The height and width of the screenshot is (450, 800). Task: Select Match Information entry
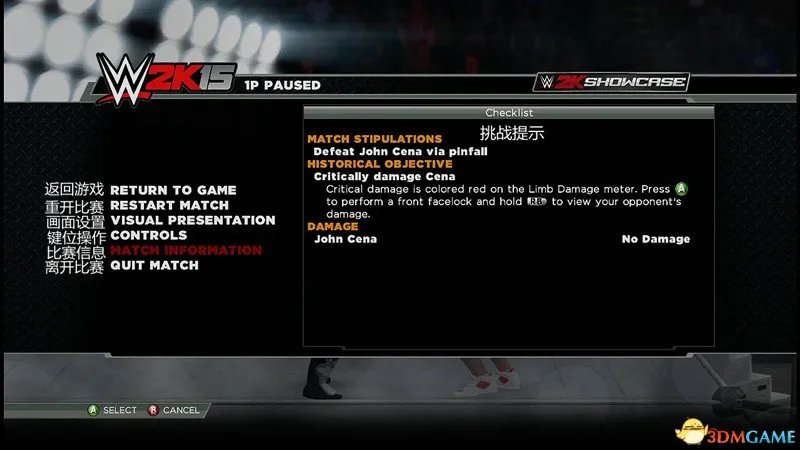click(x=185, y=250)
